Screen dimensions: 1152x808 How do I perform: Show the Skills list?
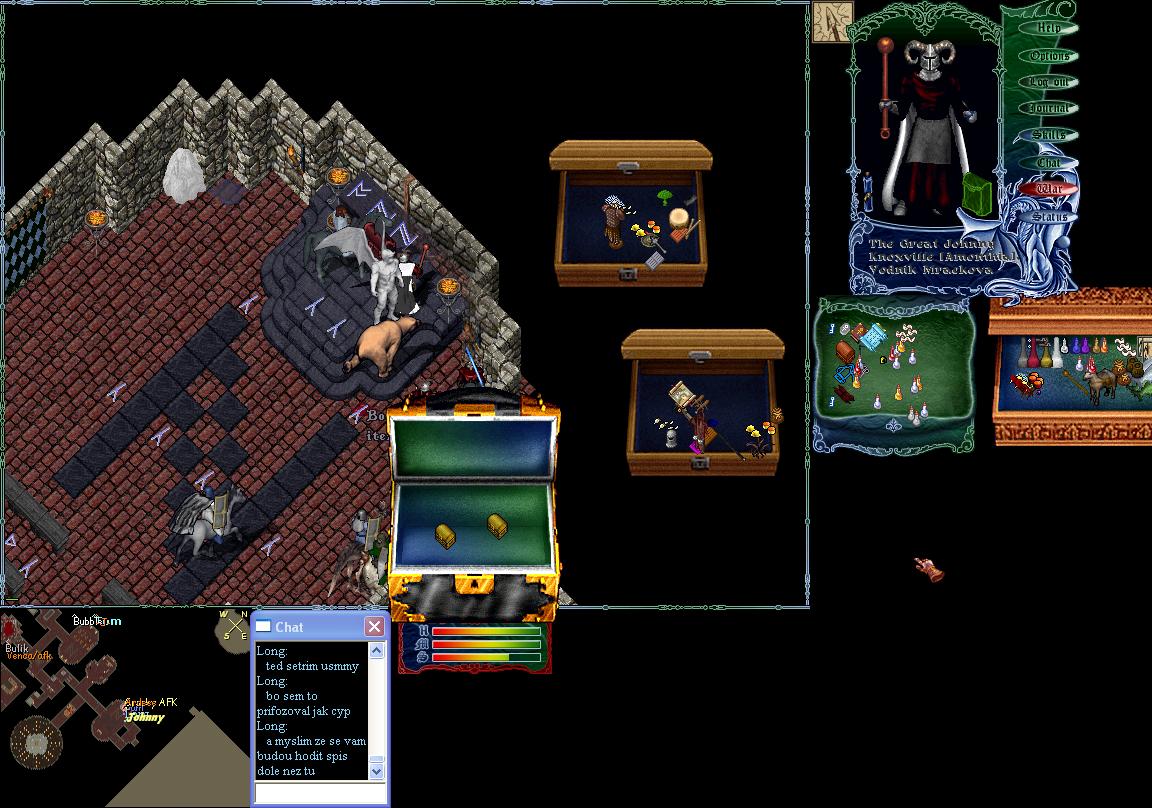[1049, 135]
